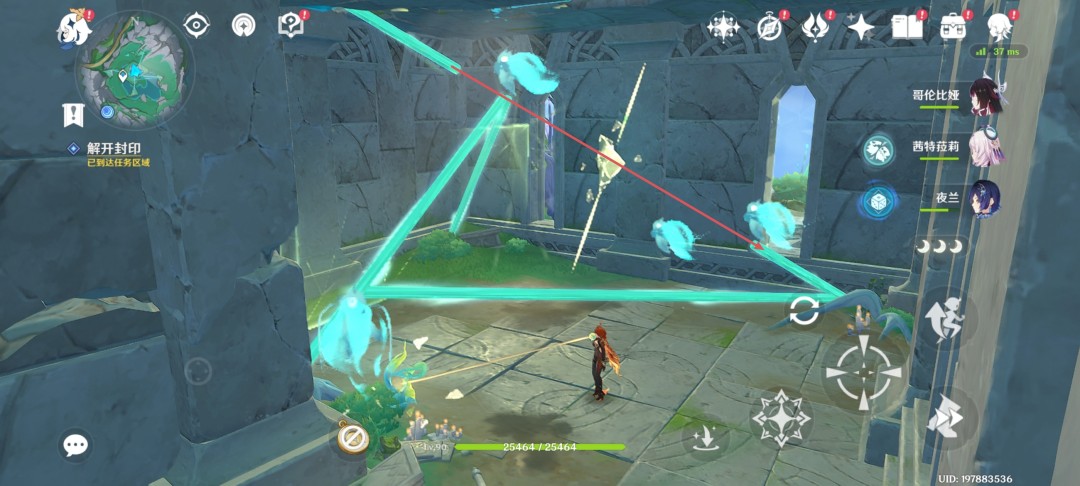
Task: Open the Events compass icon
Action: point(769,27)
